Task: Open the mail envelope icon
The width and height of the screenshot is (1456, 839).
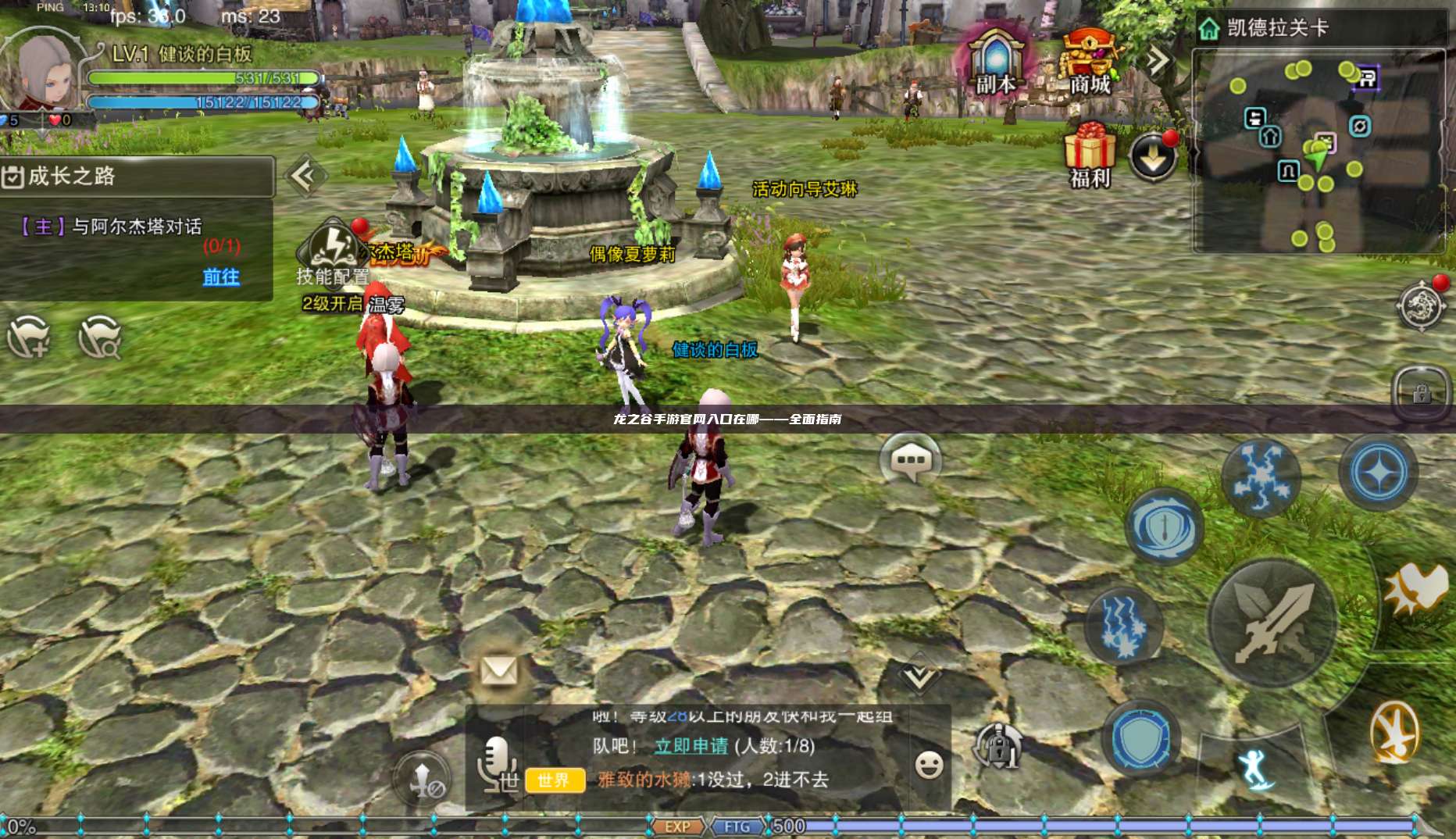Action: point(498,670)
